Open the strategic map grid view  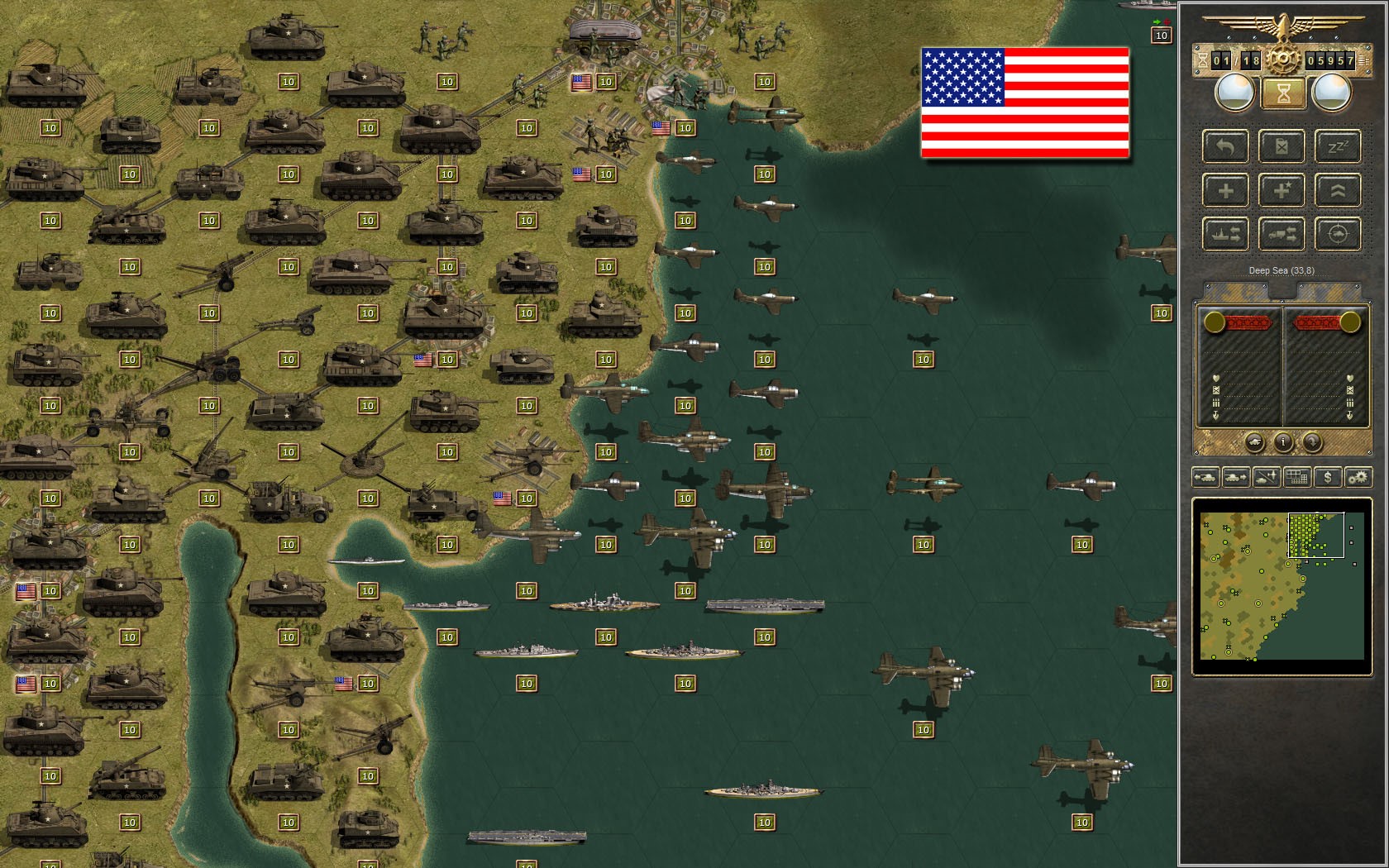tap(1297, 477)
